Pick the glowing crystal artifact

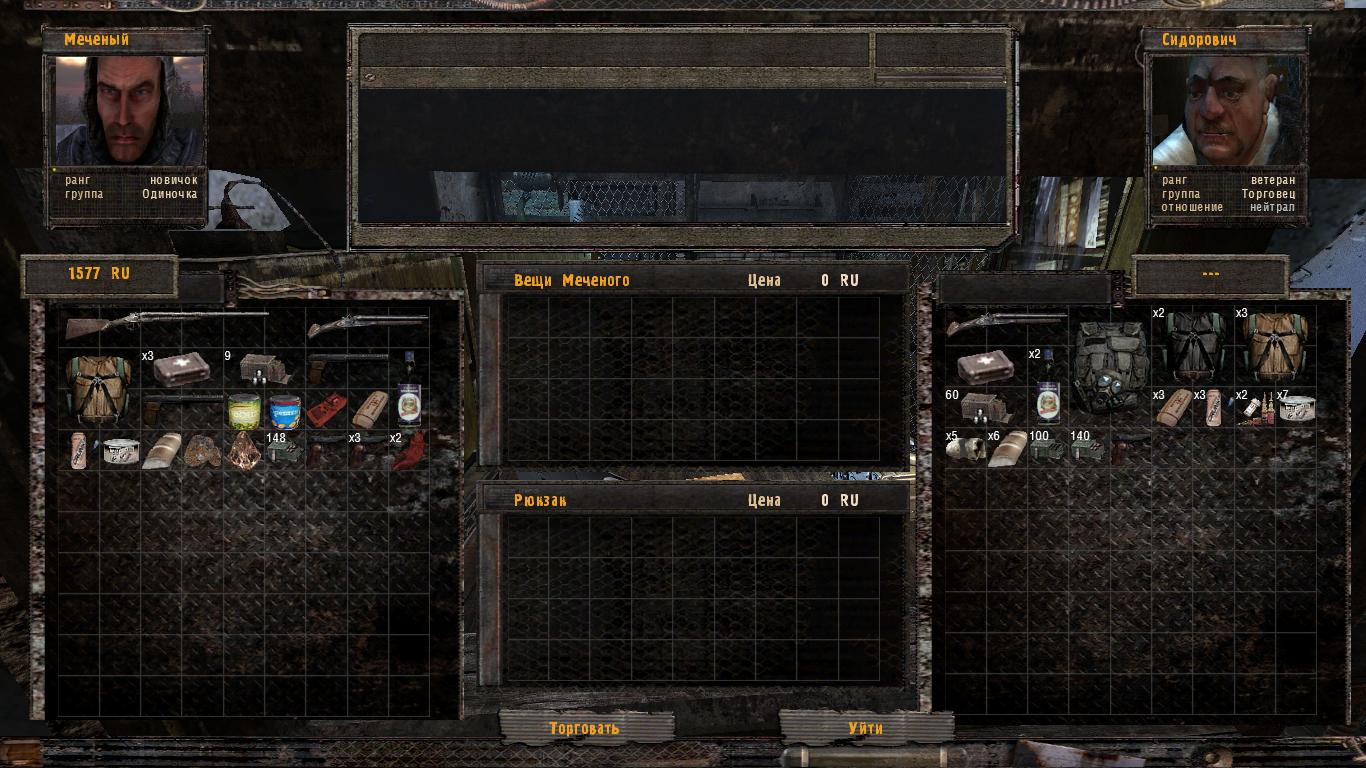(243, 450)
